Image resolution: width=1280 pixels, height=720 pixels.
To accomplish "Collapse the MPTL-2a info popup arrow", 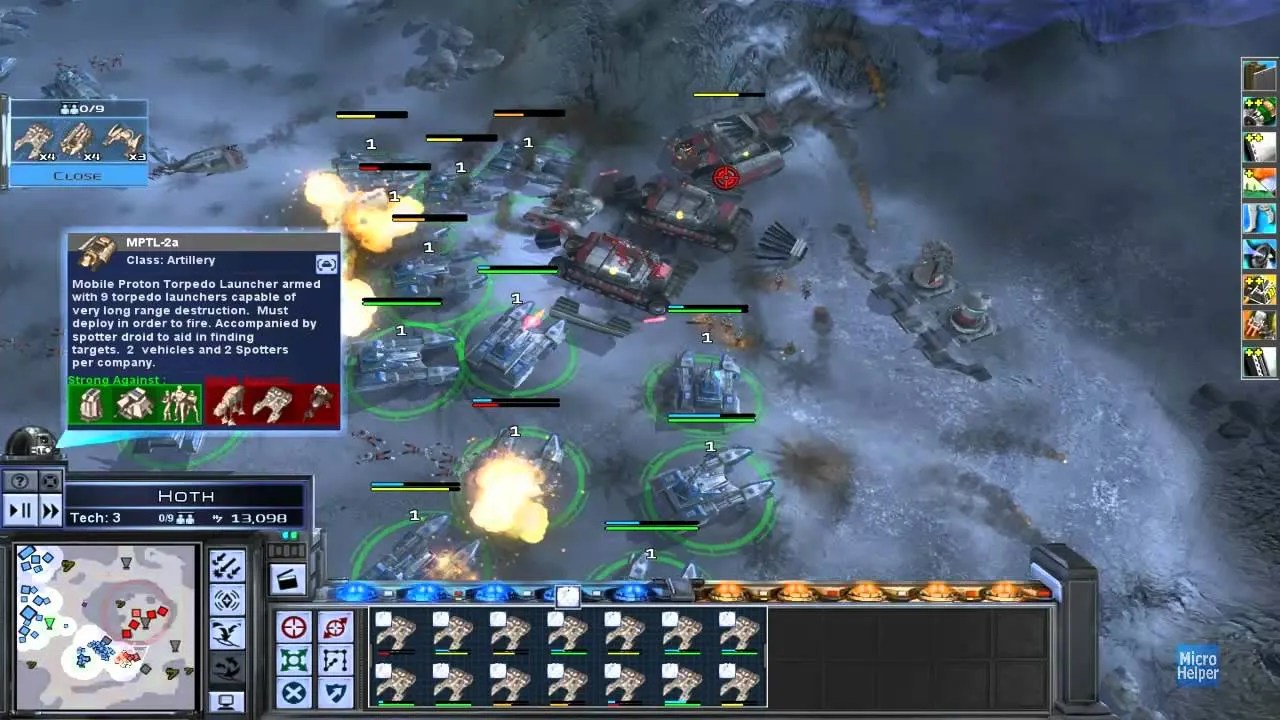I will pos(326,264).
